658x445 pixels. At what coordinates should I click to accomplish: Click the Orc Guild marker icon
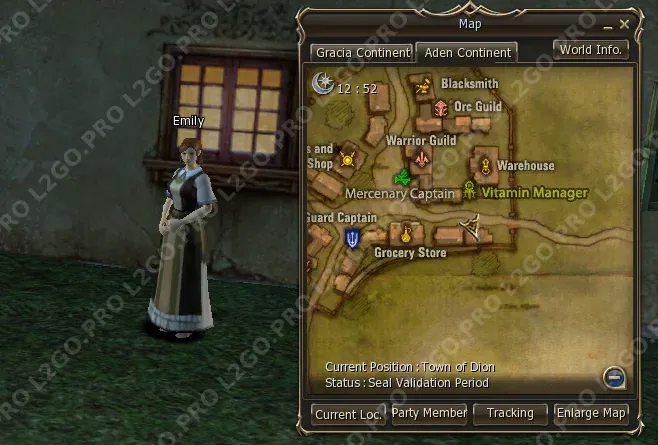(x=439, y=107)
